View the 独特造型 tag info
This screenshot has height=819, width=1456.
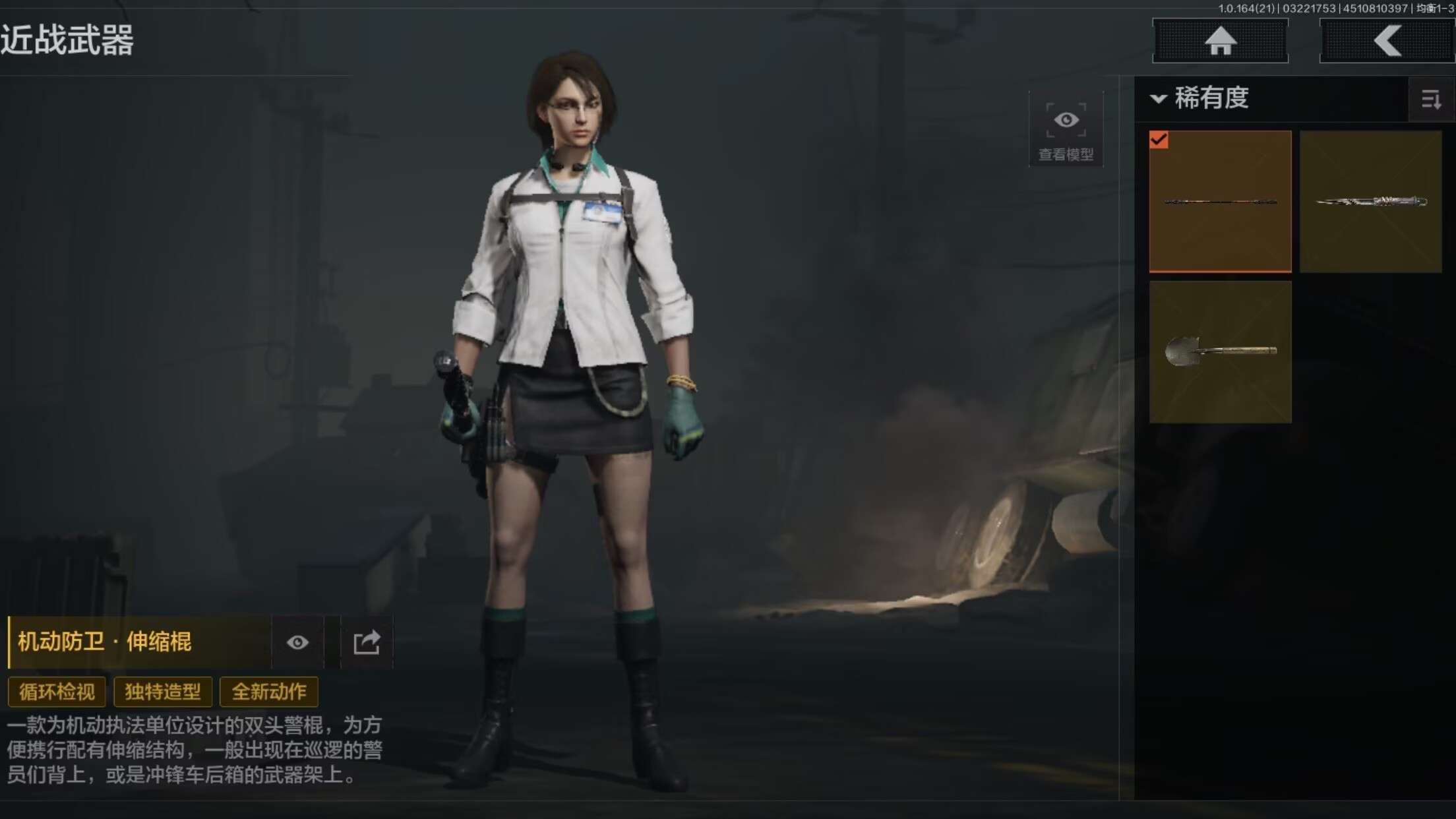[x=163, y=692]
